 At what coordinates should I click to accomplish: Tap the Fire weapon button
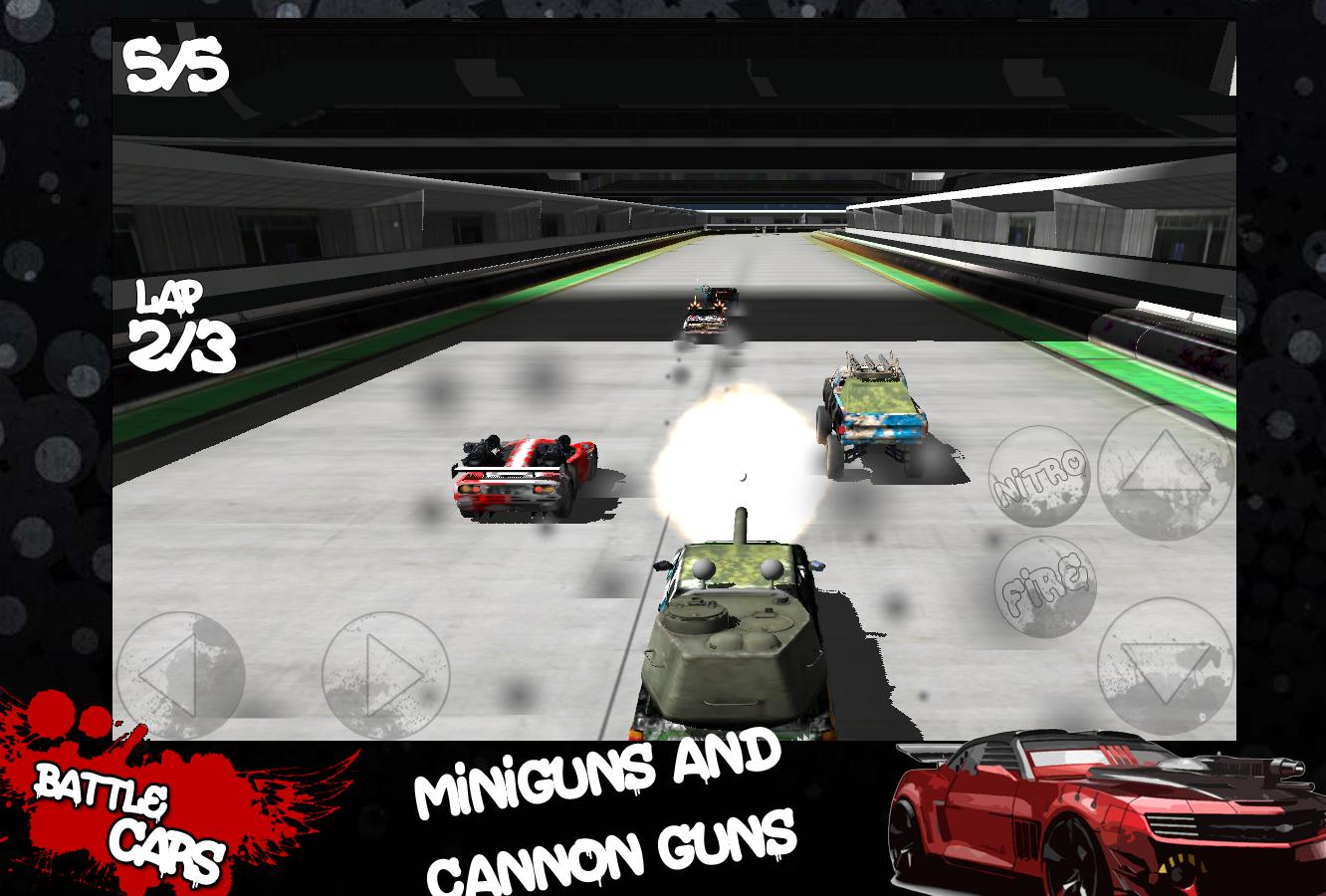1047,587
